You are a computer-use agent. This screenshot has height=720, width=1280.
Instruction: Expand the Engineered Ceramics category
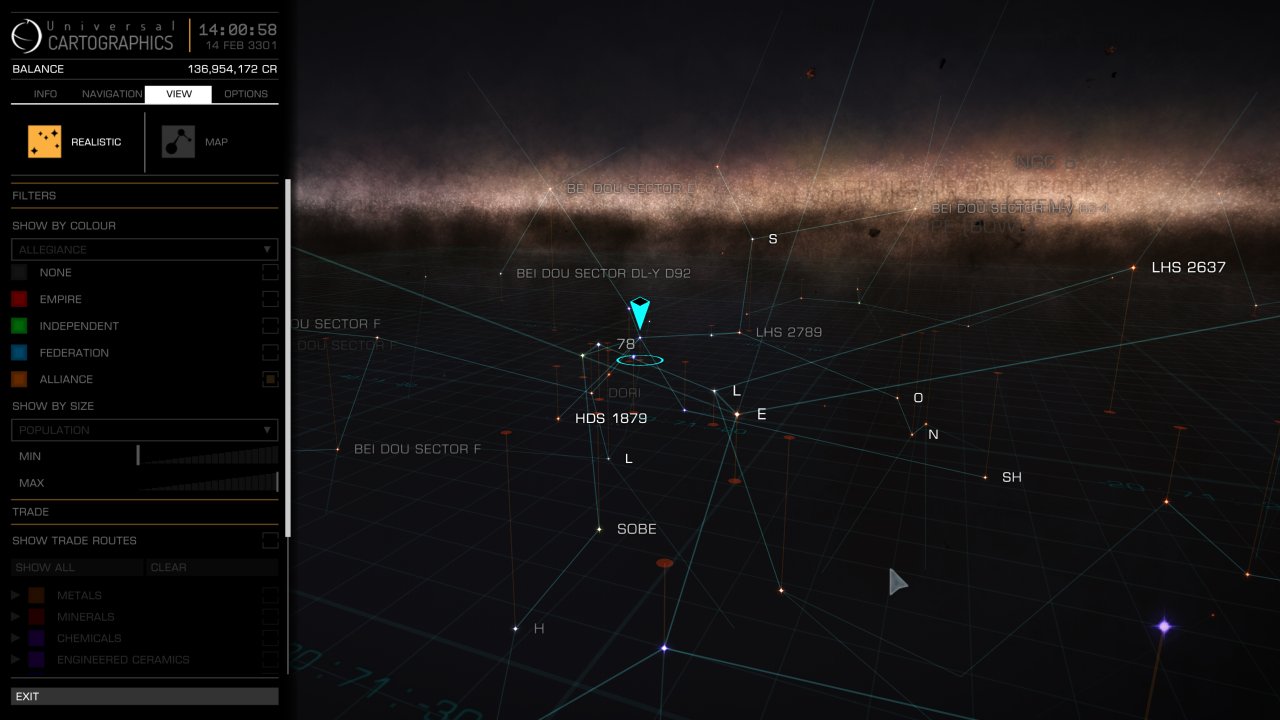pyautogui.click(x=14, y=659)
